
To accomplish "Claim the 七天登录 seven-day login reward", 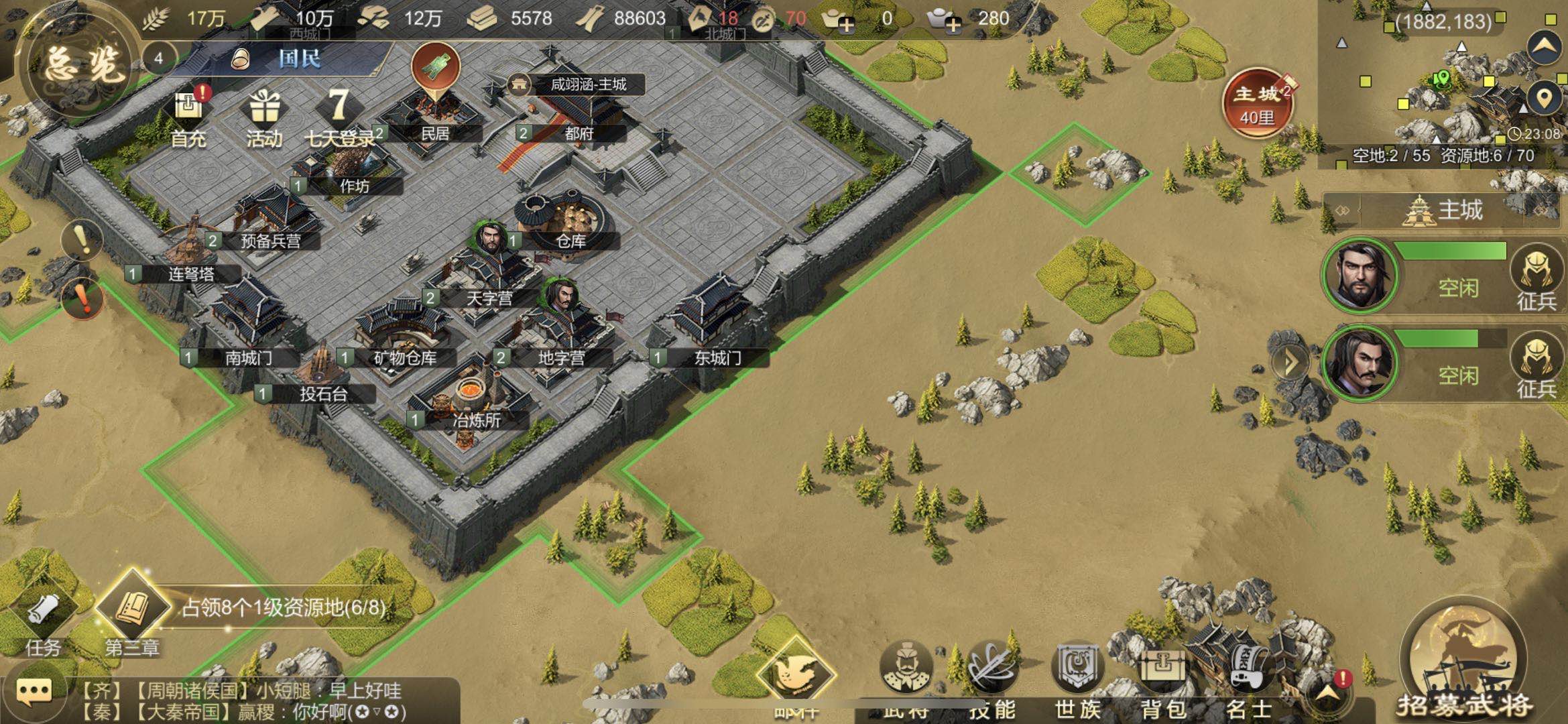I will pos(340,117).
